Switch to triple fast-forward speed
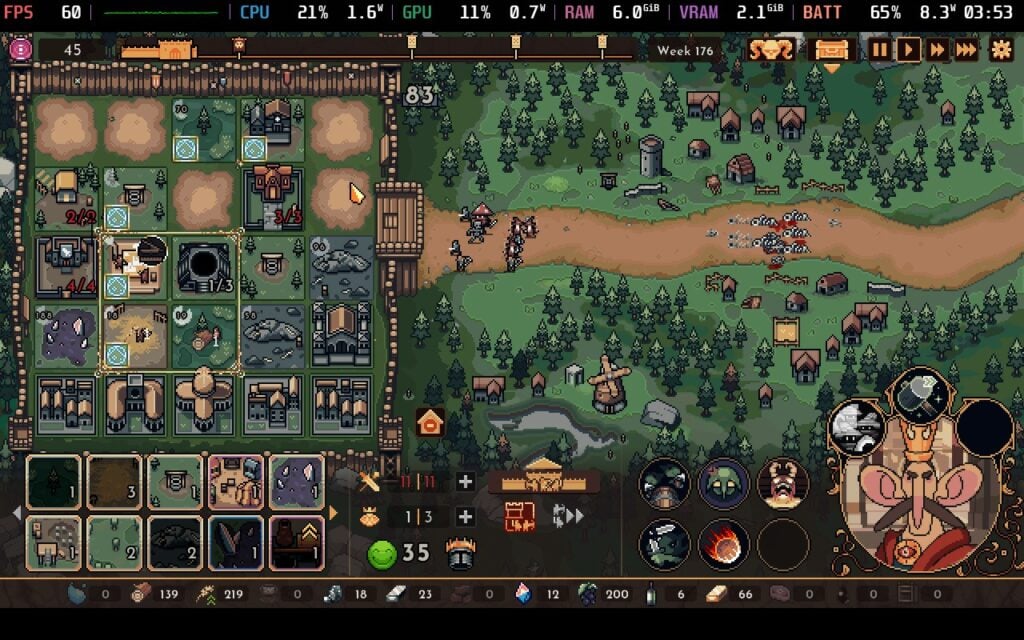1024x640 pixels. (x=967, y=50)
